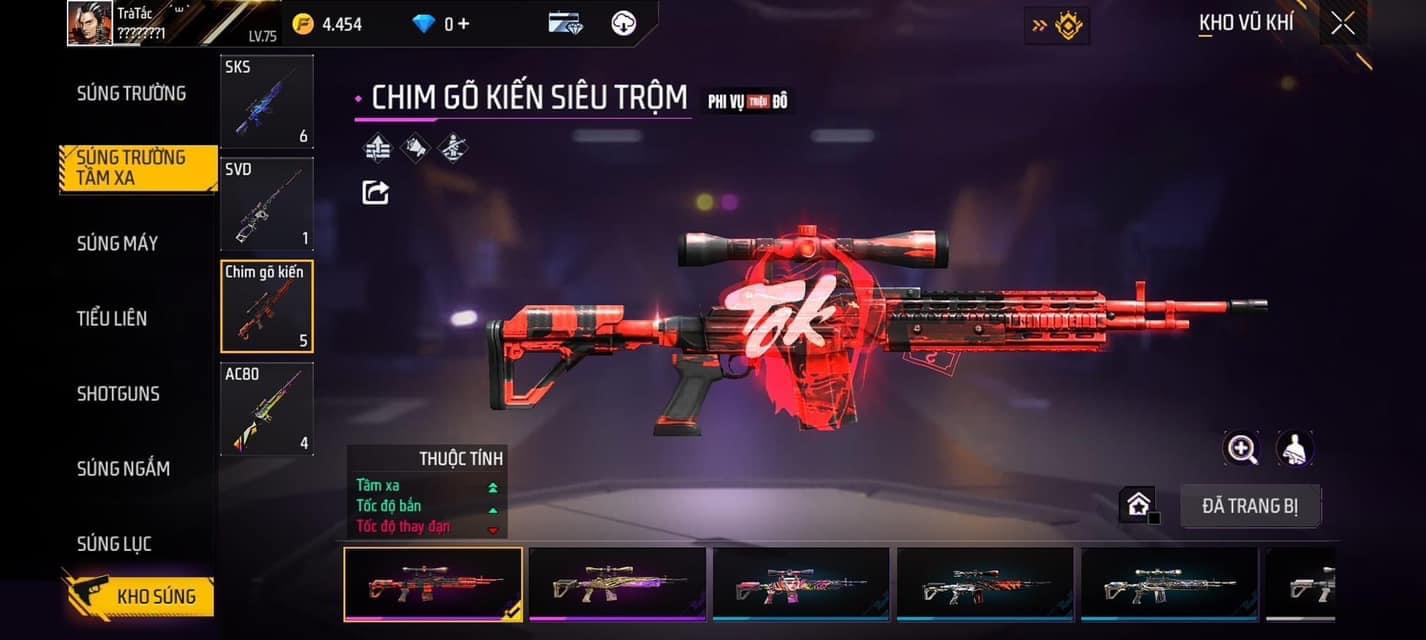
Task: Open the character preview icon
Action: [1295, 449]
